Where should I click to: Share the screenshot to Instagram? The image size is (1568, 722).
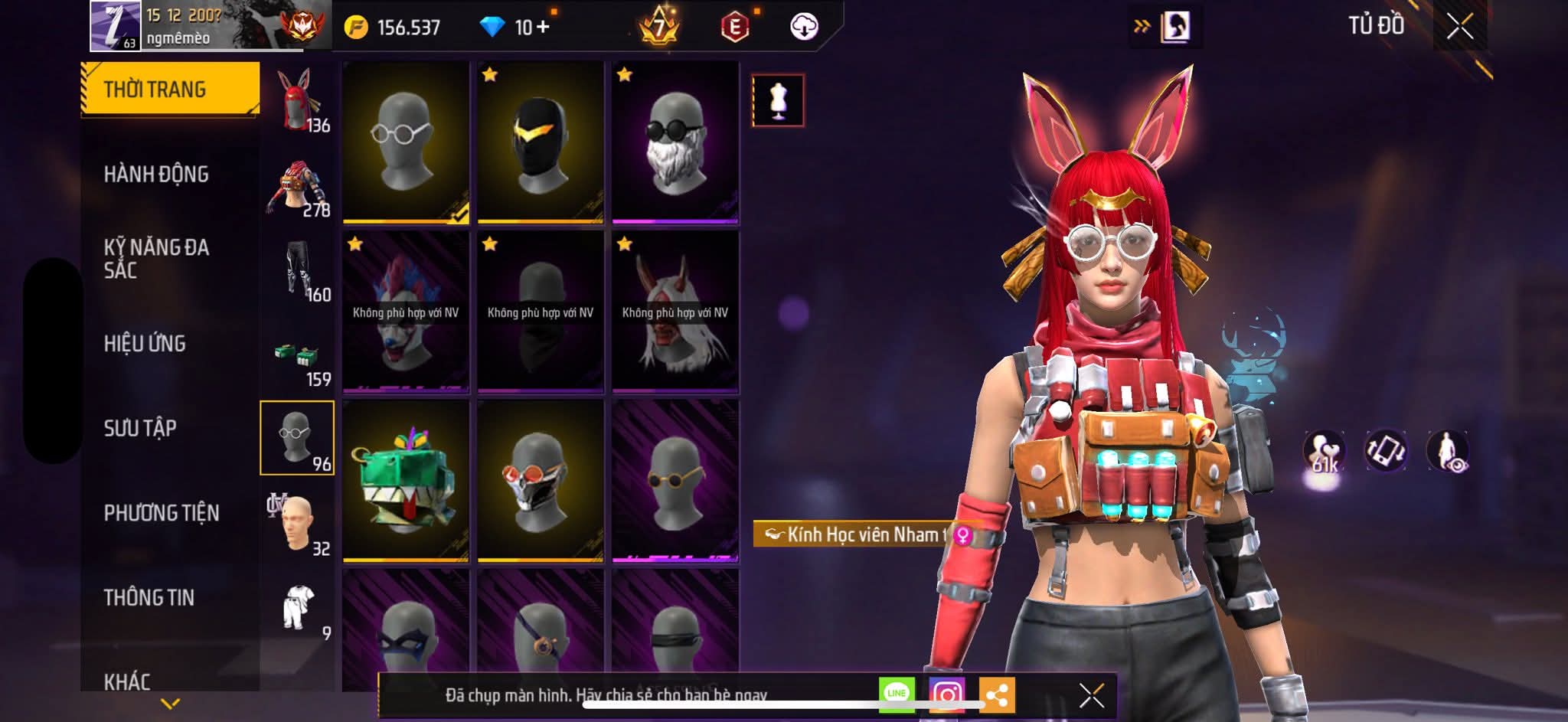click(x=947, y=694)
